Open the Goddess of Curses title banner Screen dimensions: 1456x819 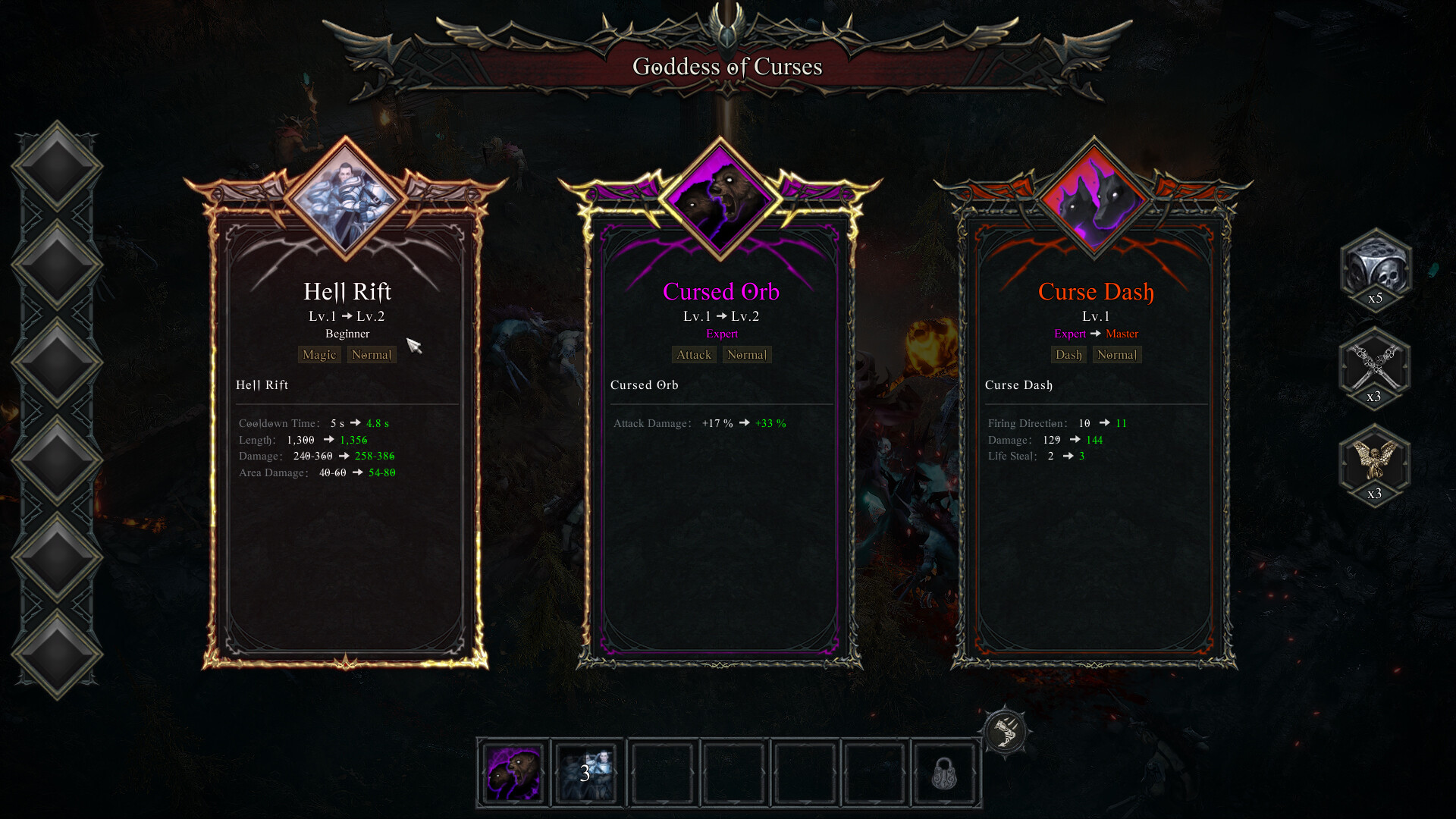726,67
